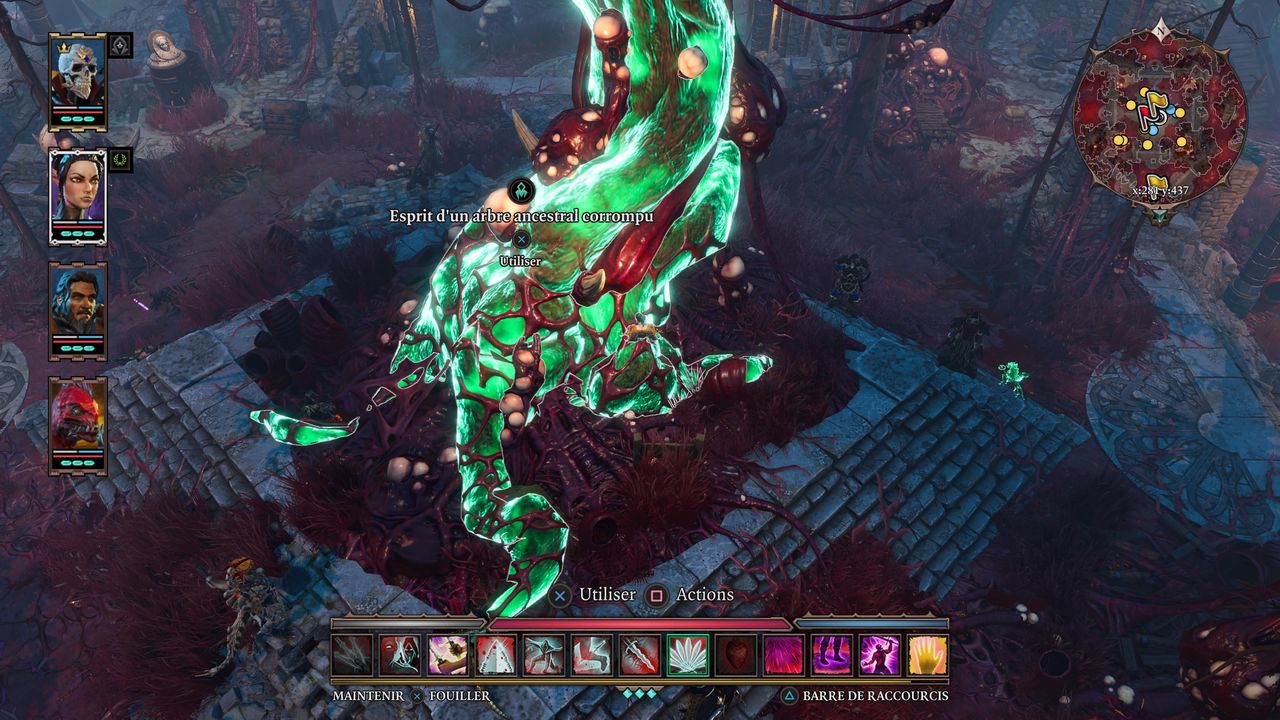Activate the leaping cloaked figure skill

click(x=543, y=655)
